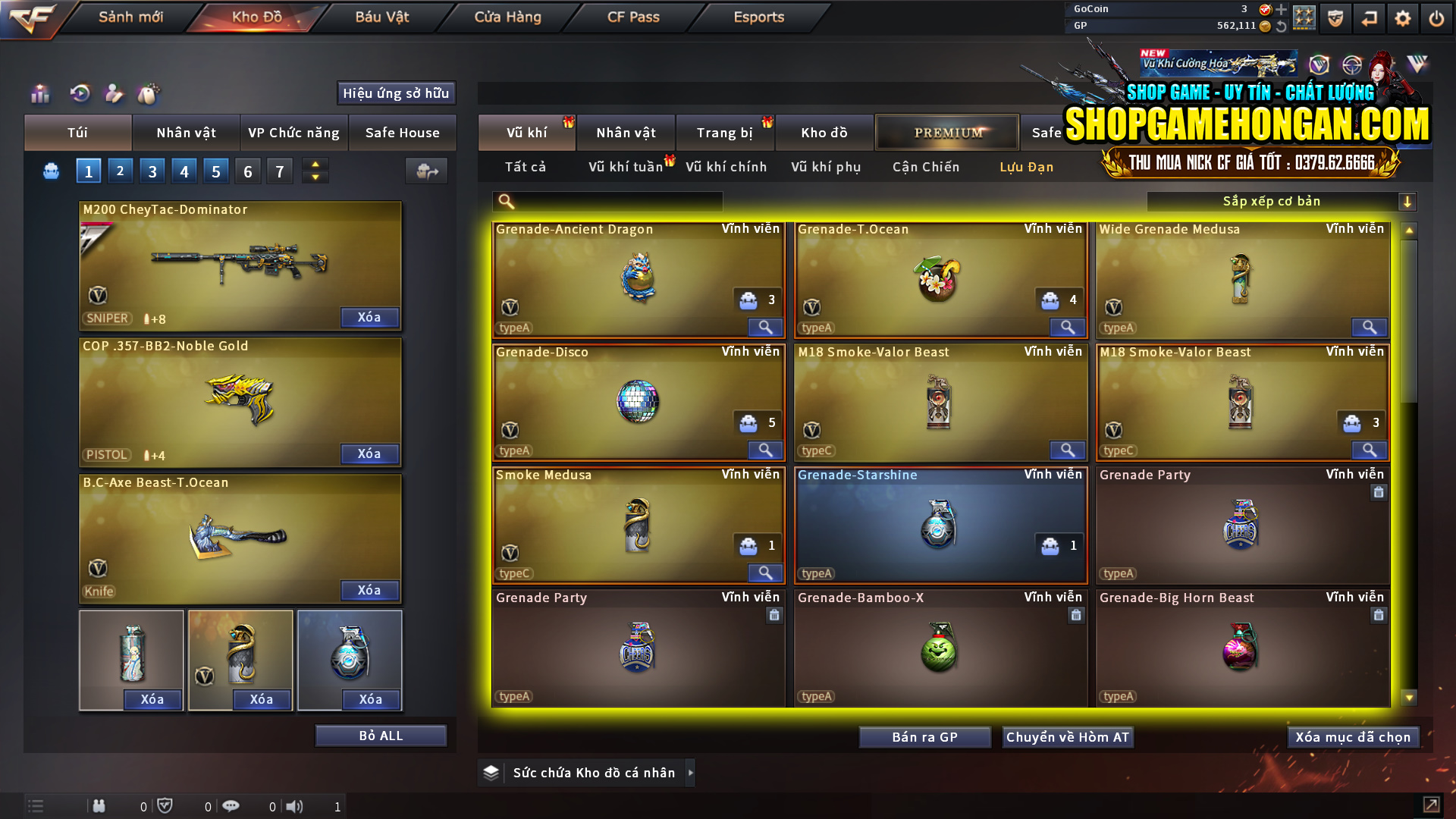Select bag number 7
This screenshot has width=1456, height=819.
tap(279, 171)
